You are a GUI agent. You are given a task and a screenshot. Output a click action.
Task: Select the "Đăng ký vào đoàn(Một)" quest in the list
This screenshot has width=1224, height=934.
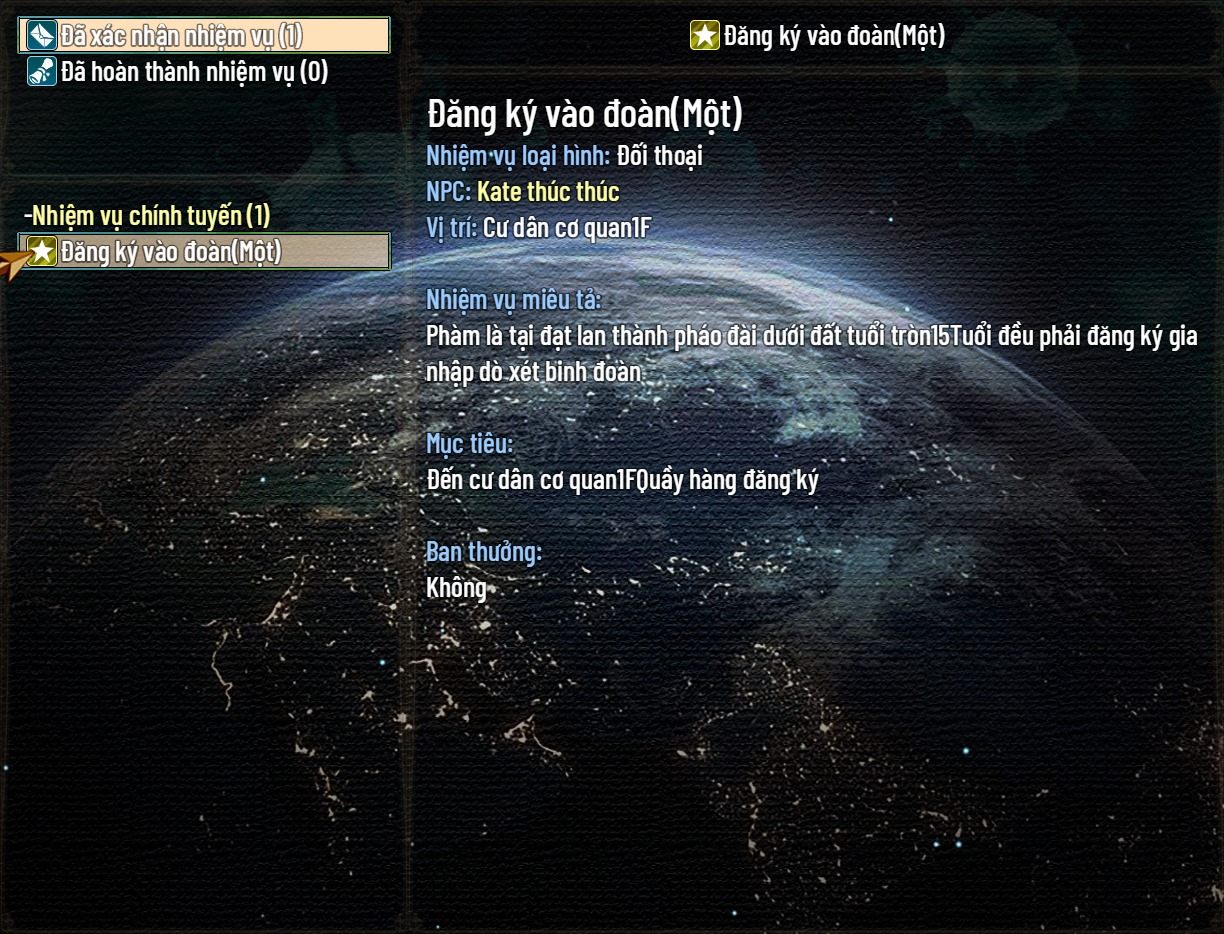(x=204, y=252)
